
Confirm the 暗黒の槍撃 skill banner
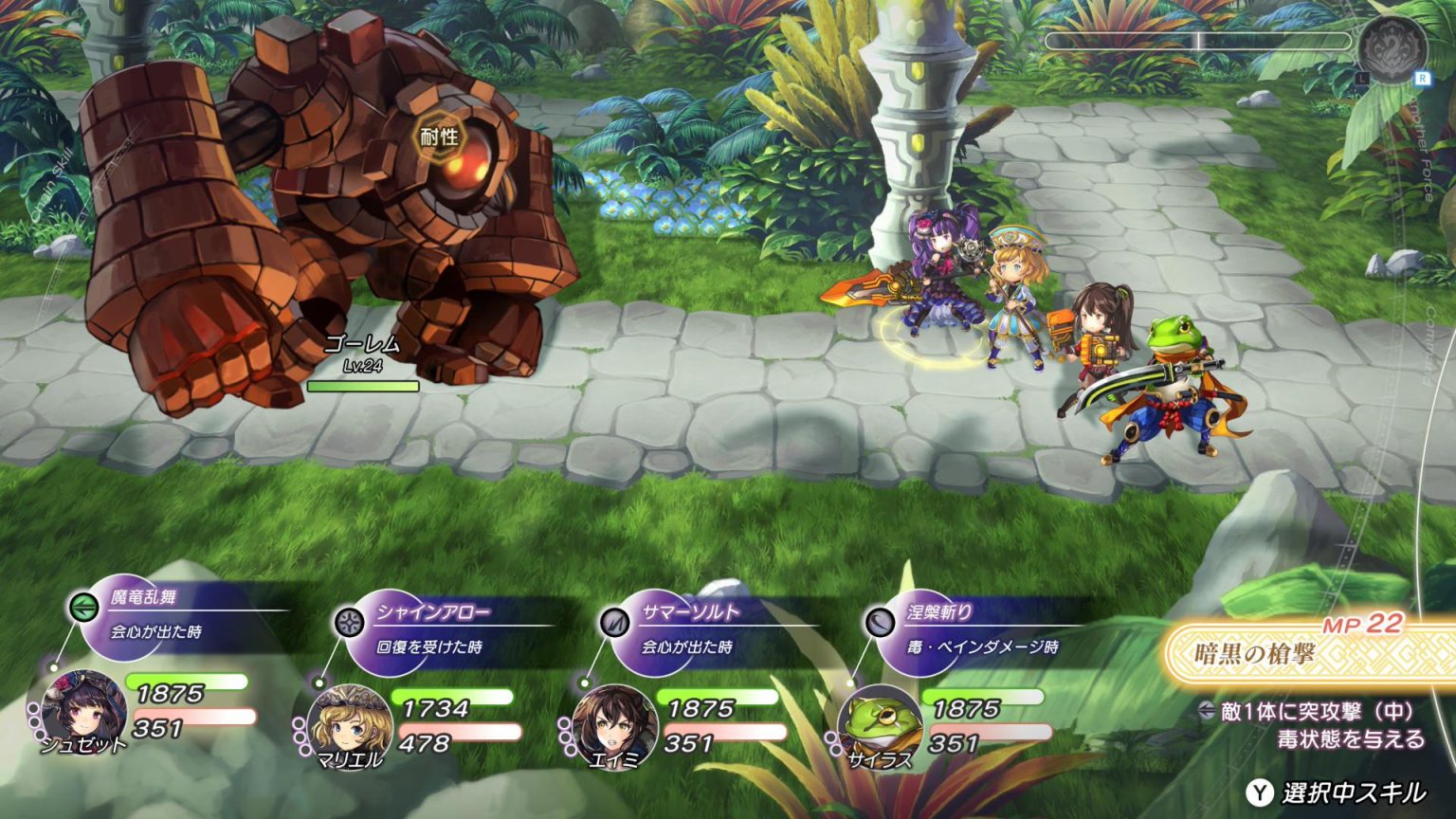1308,654
